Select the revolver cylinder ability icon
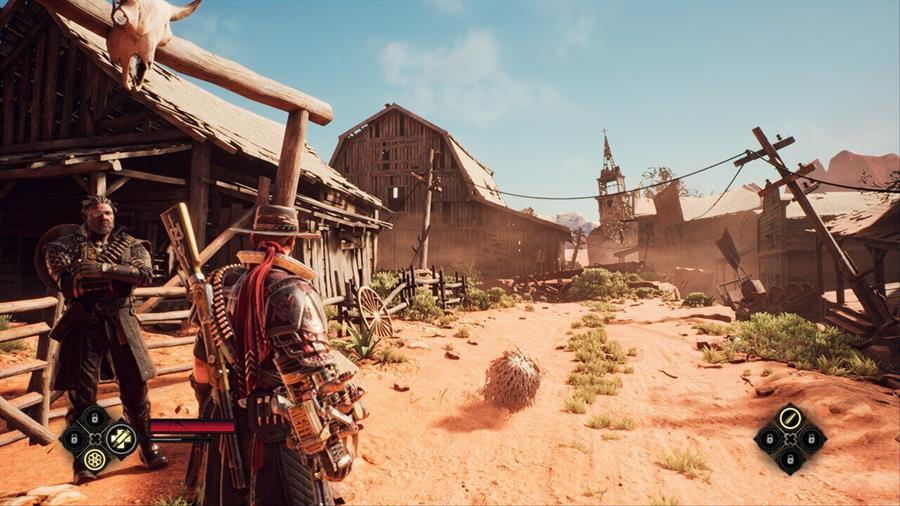 click(95, 460)
